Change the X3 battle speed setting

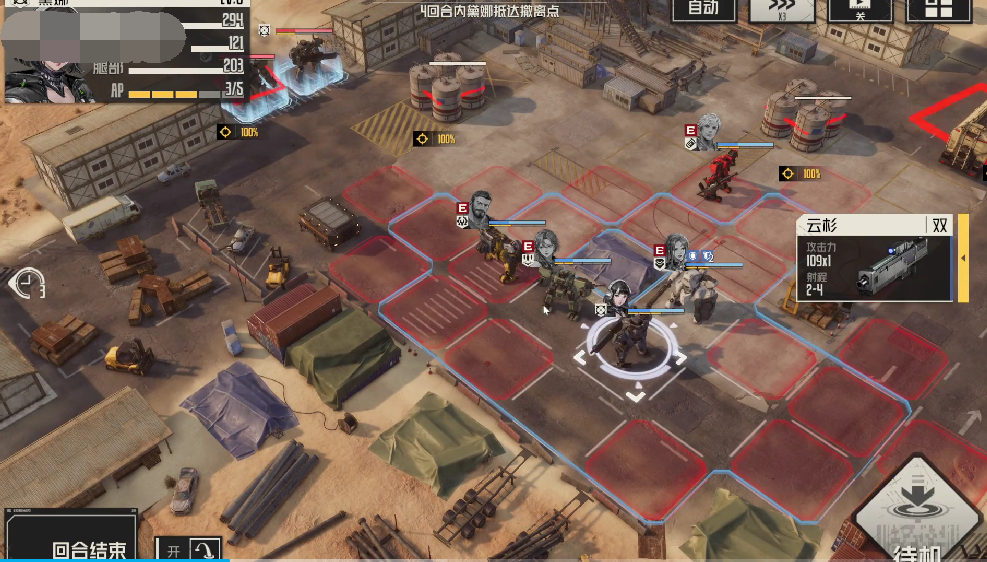pos(783,10)
